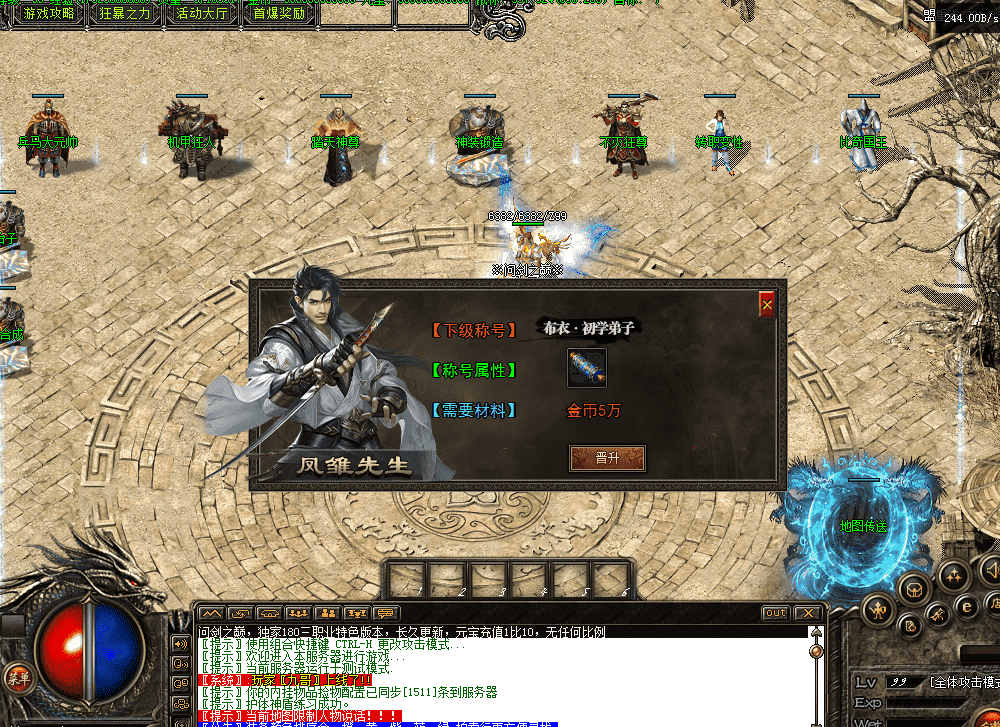This screenshot has height=727, width=1000.
Task: Click the chat panel's out button
Action: click(775, 613)
